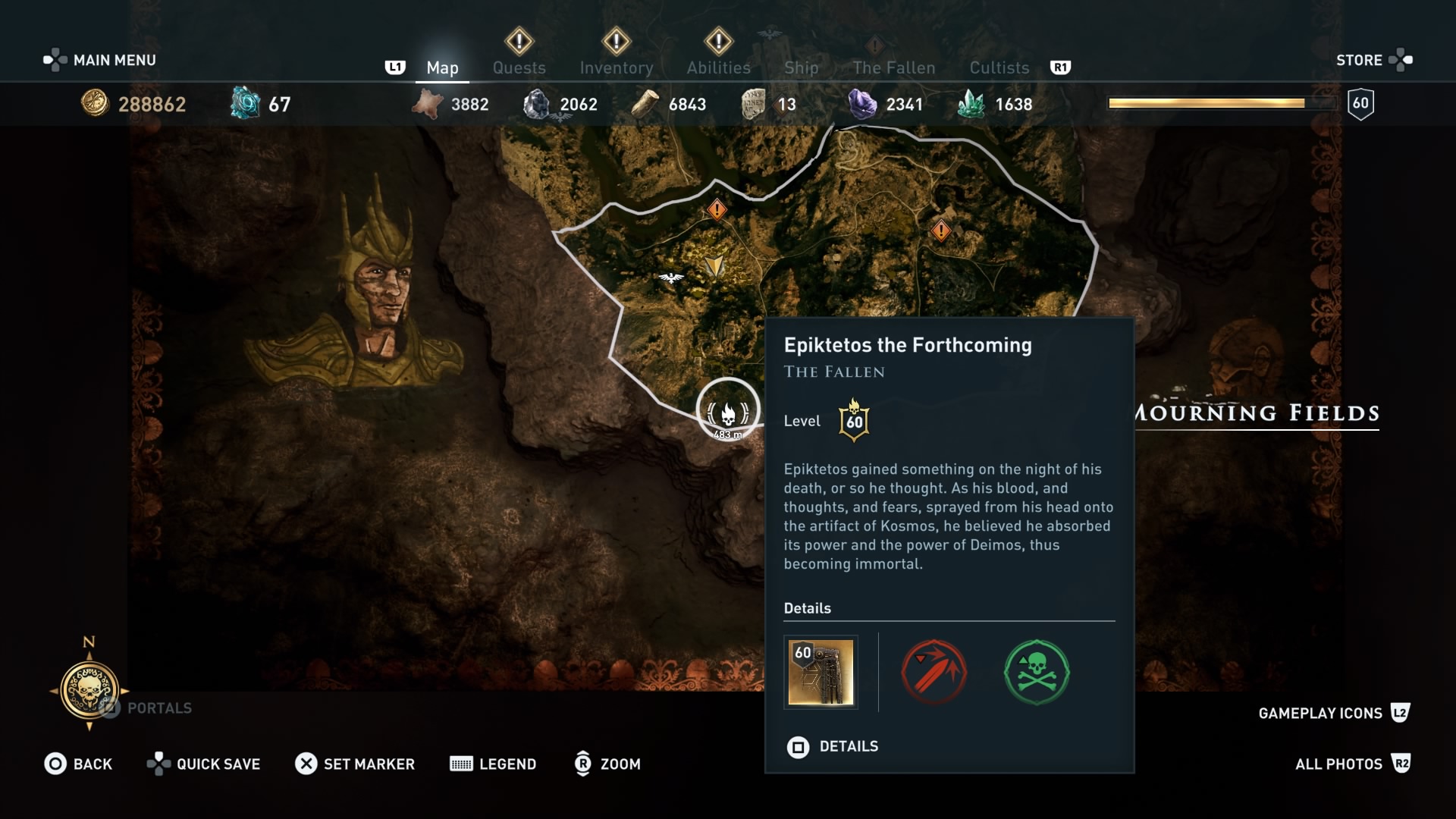Image resolution: width=1456 pixels, height=819 pixels.
Task: Switch to the Abilities tab
Action: click(x=718, y=67)
